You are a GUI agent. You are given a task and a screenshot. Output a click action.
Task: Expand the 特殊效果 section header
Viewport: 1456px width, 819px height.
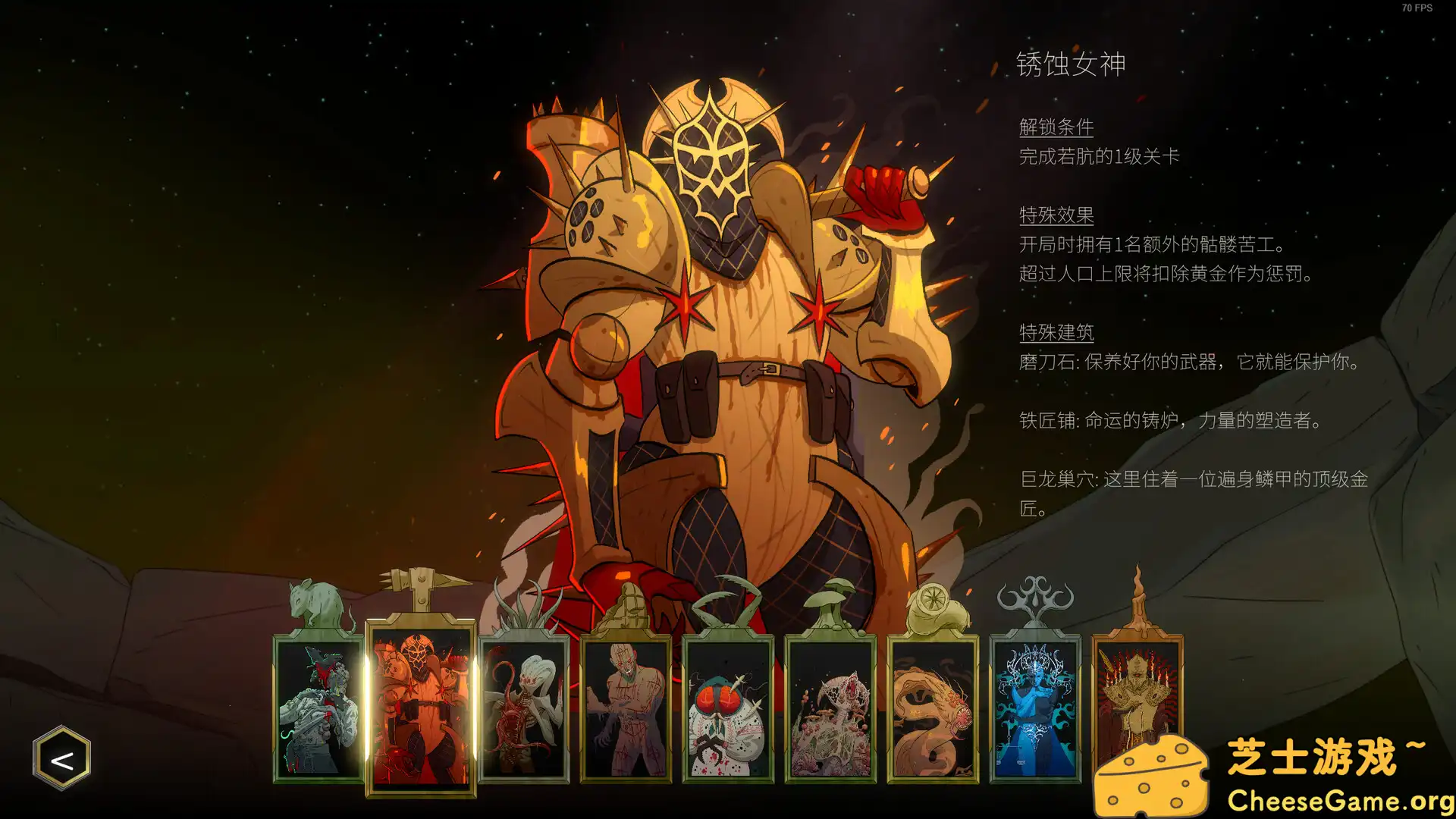1056,215
